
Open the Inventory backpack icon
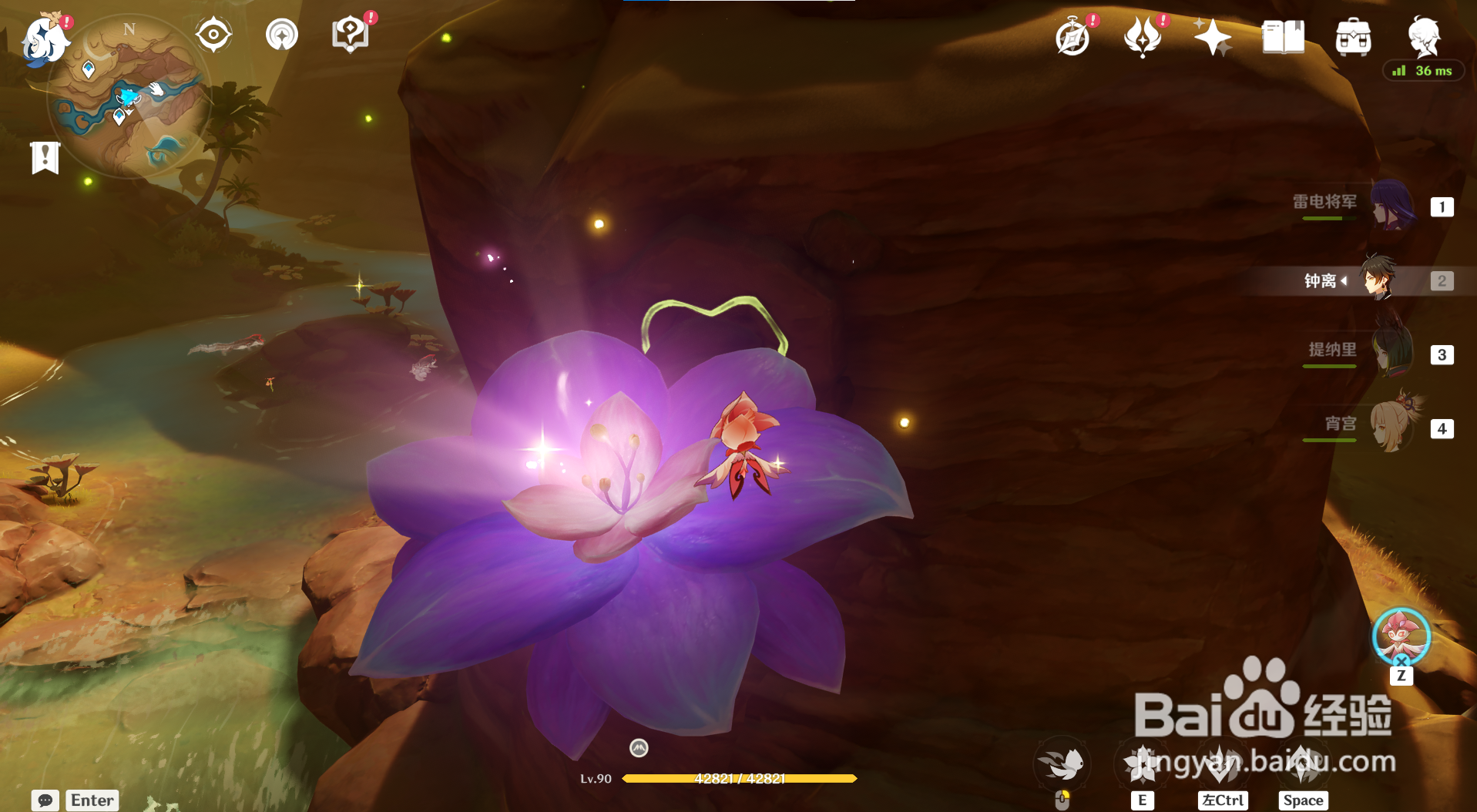[x=1353, y=37]
